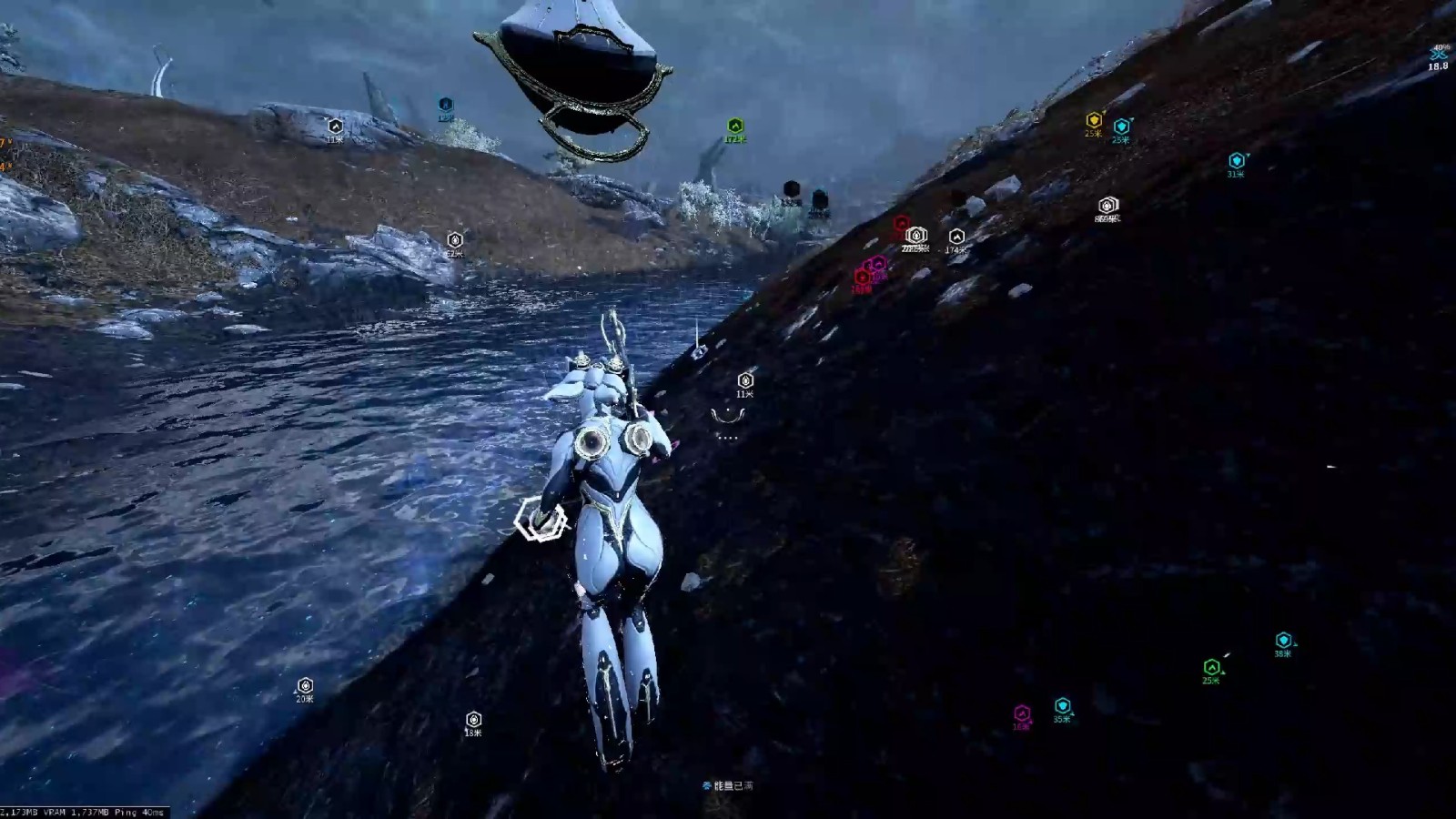Click the cyan marker labeled 35米
1456x819 pixels.
[x=1062, y=706]
